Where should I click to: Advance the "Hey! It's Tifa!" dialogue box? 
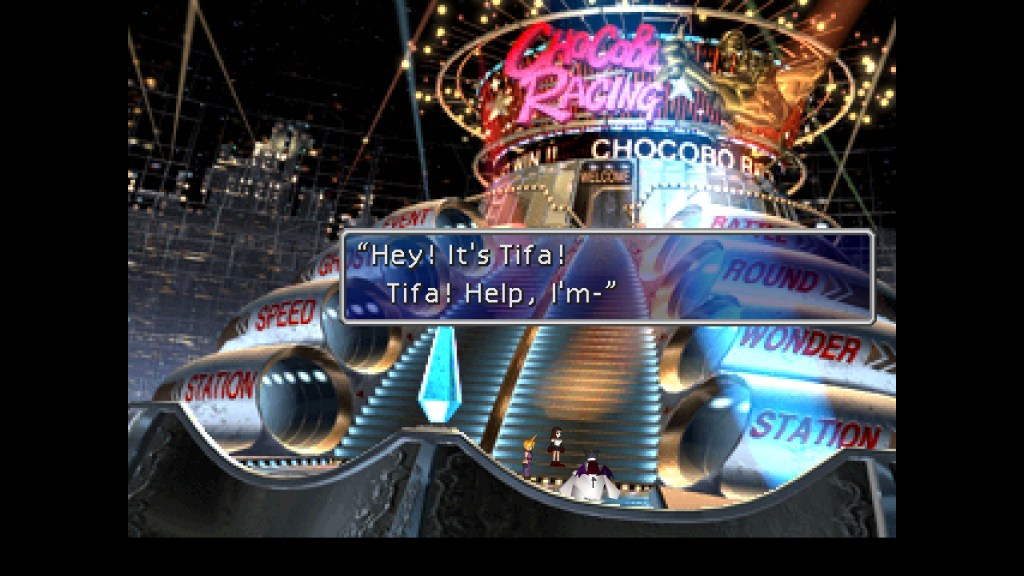tap(608, 277)
